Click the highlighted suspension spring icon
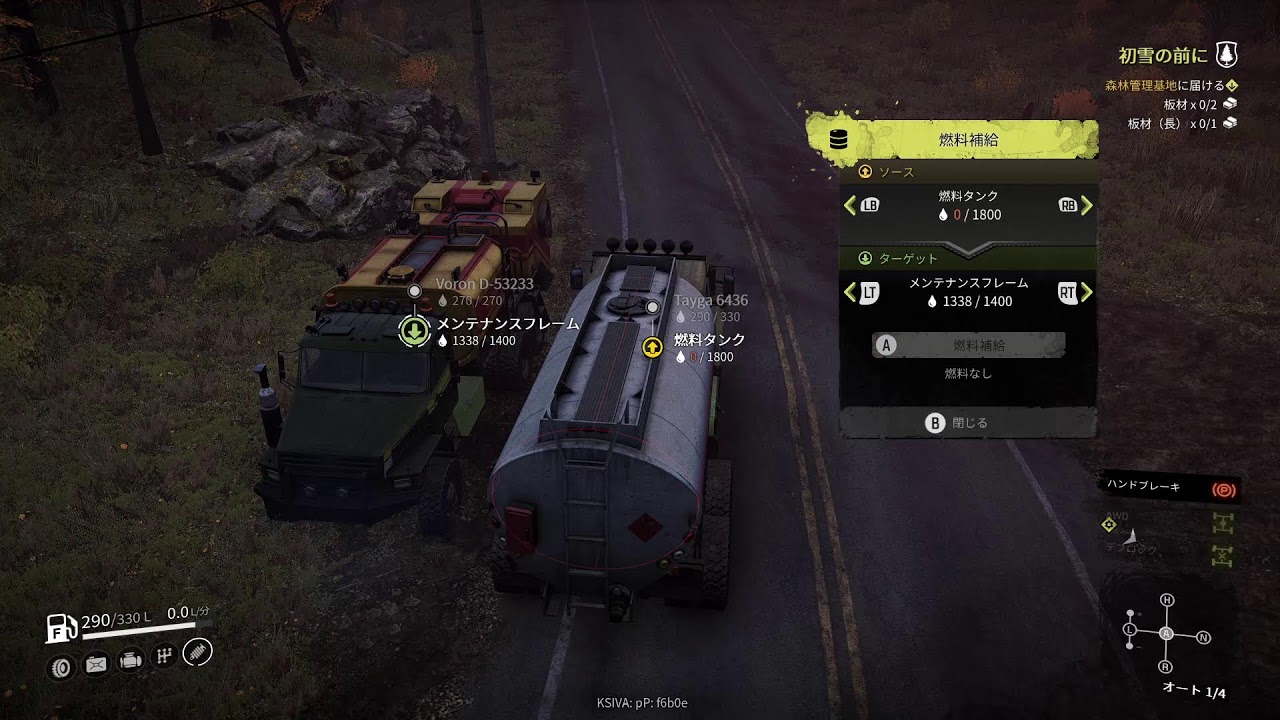This screenshot has height=720, width=1280. [x=198, y=653]
